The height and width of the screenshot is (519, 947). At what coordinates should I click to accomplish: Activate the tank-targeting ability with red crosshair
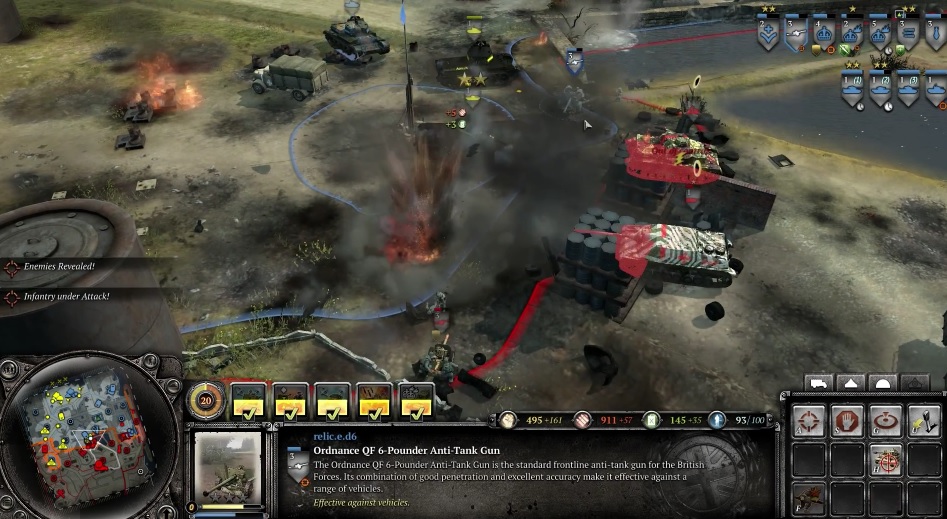886,459
